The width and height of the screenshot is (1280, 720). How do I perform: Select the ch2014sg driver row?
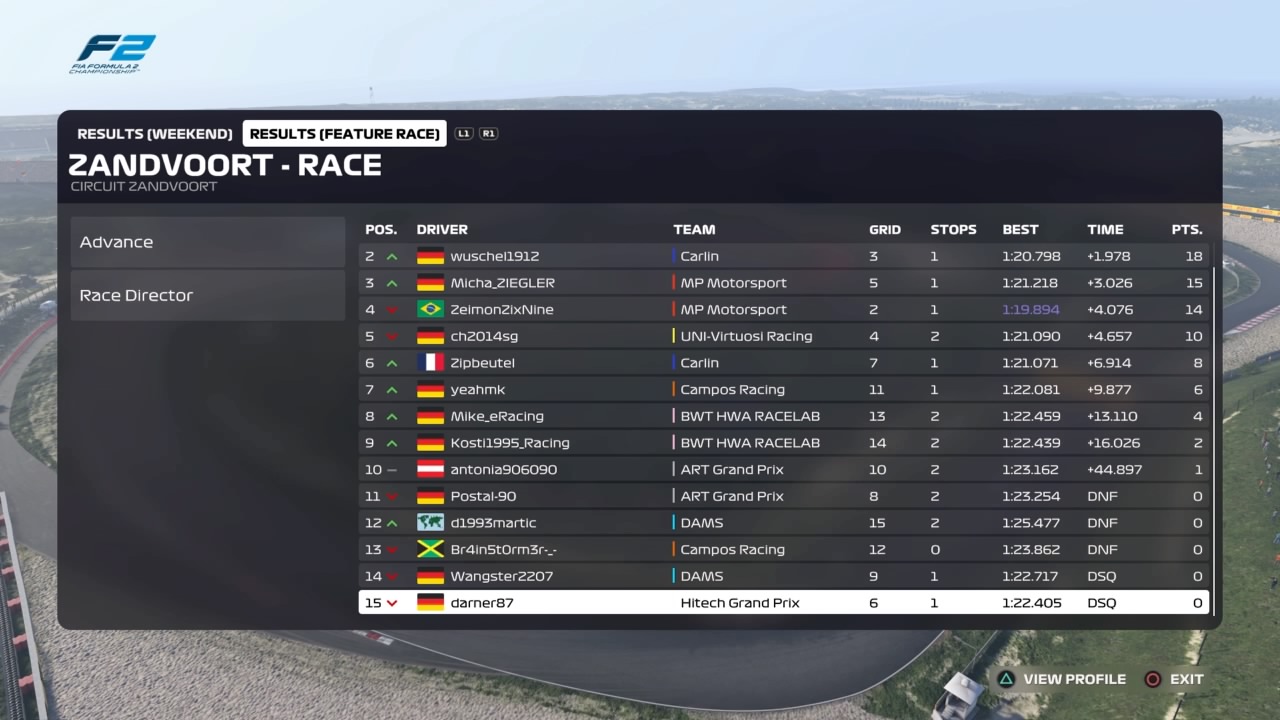point(783,336)
